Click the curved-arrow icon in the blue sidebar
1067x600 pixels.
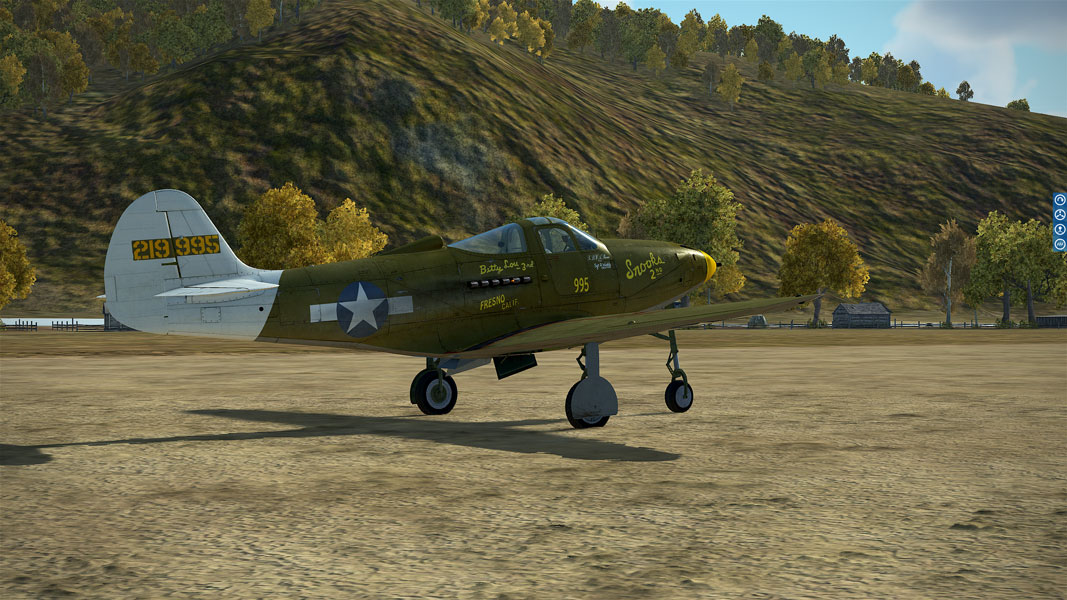(1059, 200)
